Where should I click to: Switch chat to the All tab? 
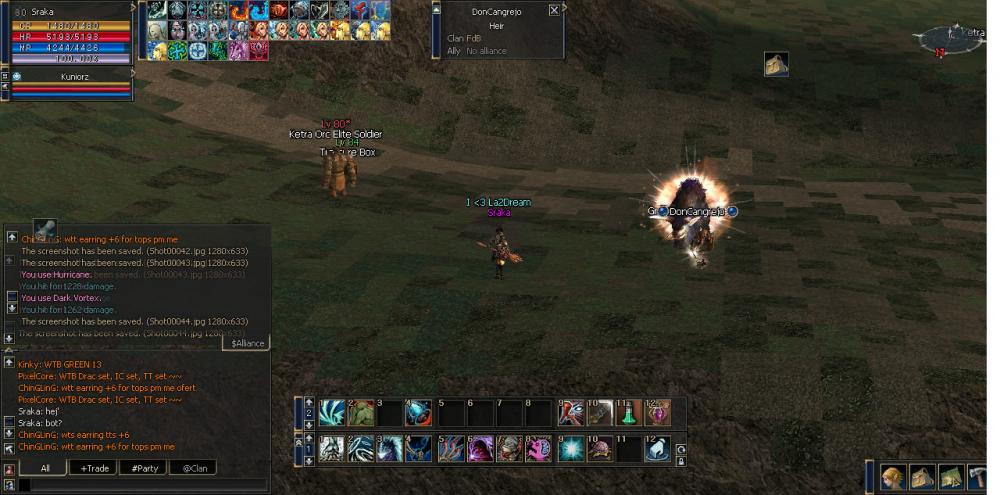[44, 468]
